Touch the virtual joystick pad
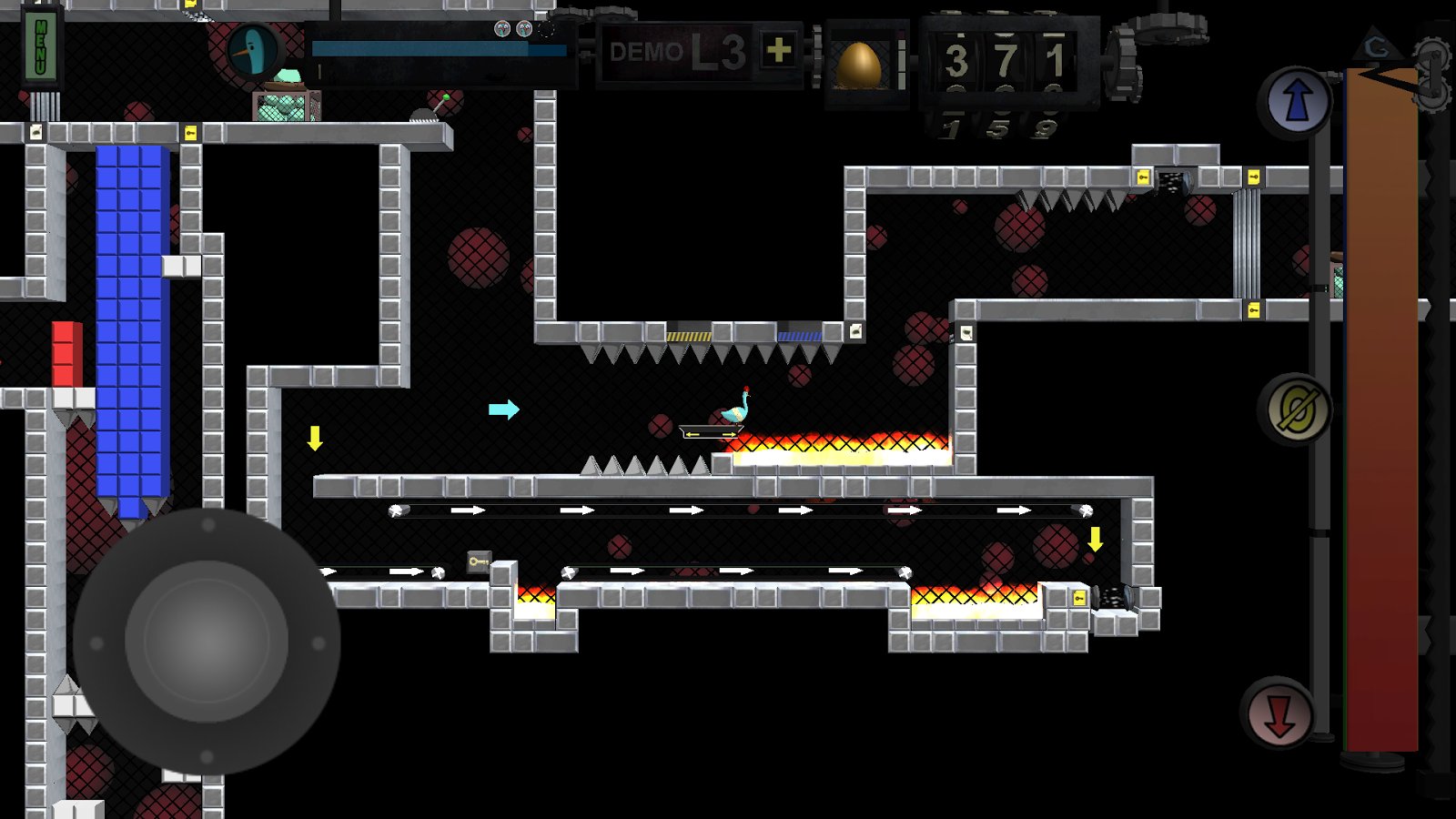 207,642
